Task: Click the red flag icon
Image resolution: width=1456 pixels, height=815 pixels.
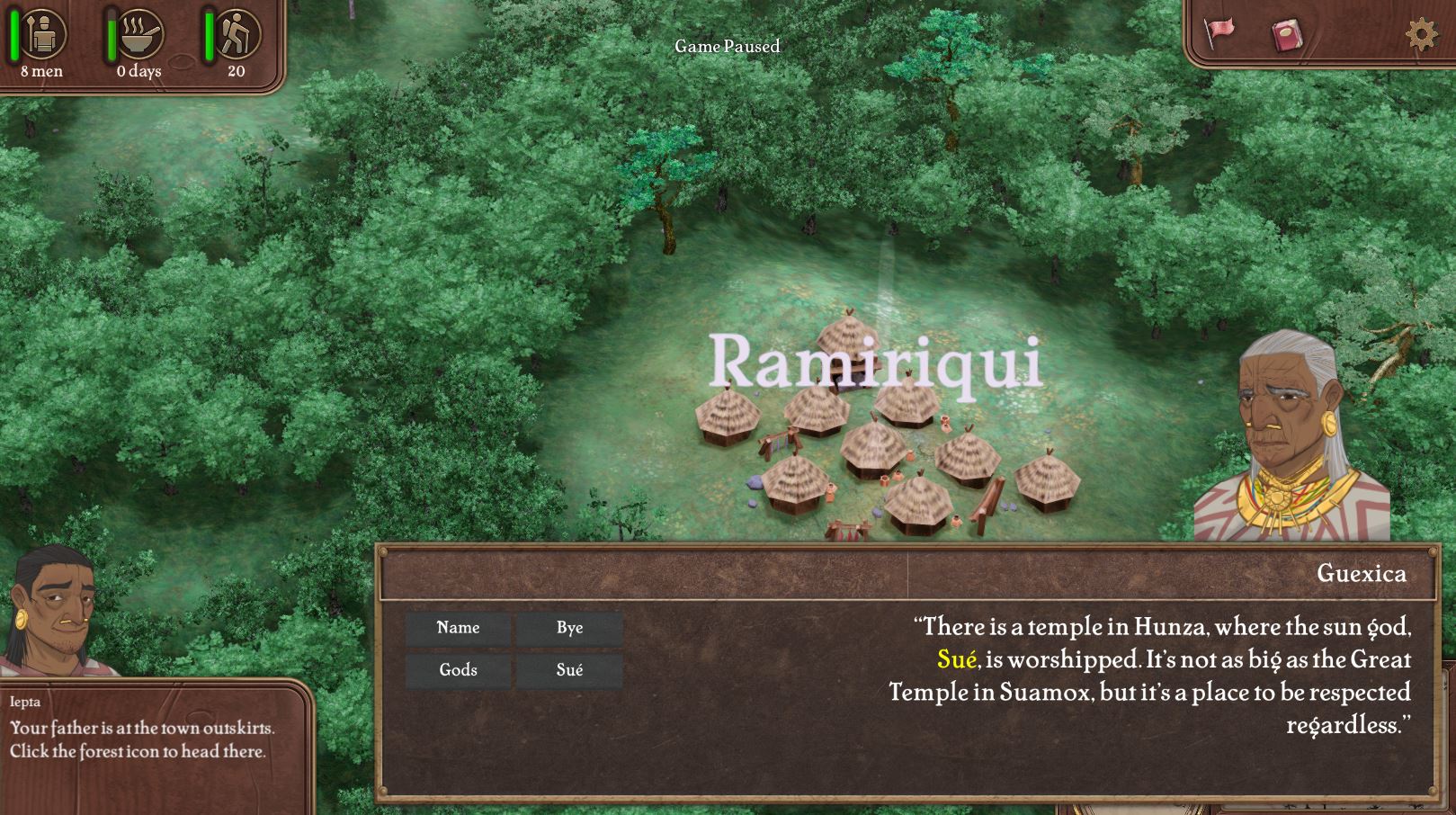Action: [1219, 32]
